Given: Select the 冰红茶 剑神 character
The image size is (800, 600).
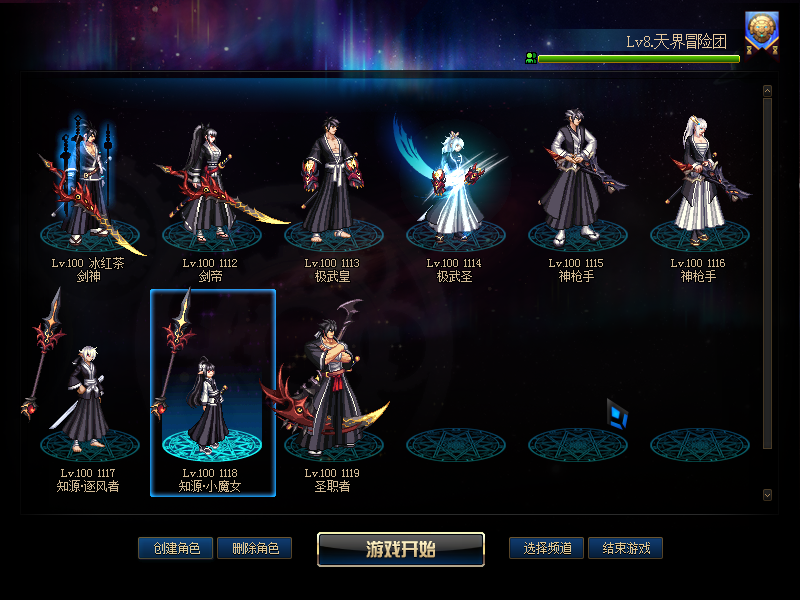Looking at the screenshot, I should (90, 190).
